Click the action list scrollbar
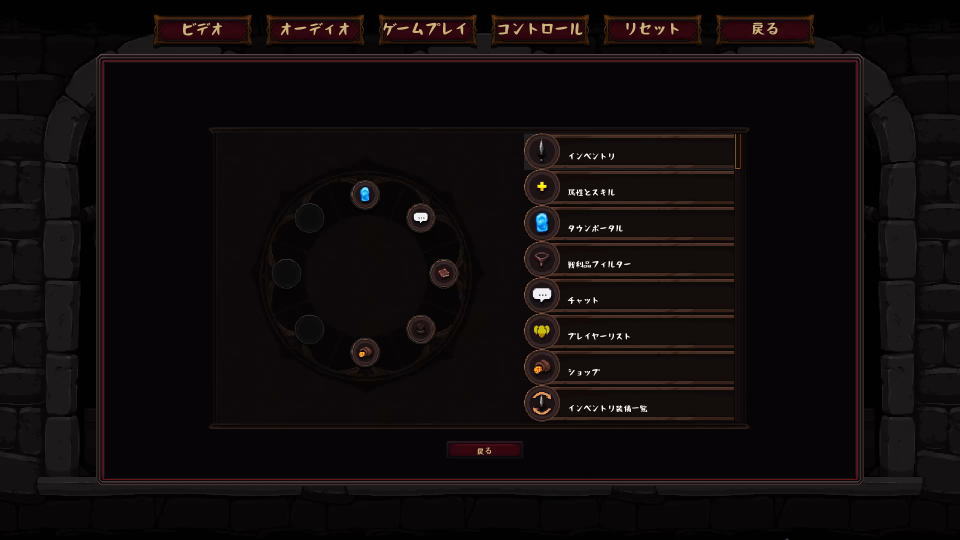The height and width of the screenshot is (540, 960). coord(738,152)
